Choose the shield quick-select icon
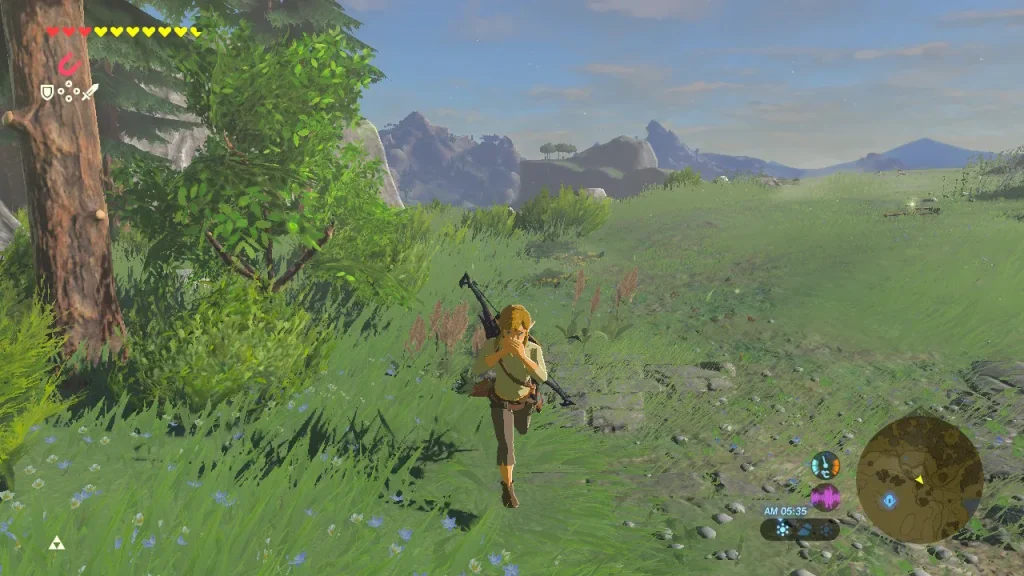This screenshot has height=576, width=1024. (x=45, y=92)
